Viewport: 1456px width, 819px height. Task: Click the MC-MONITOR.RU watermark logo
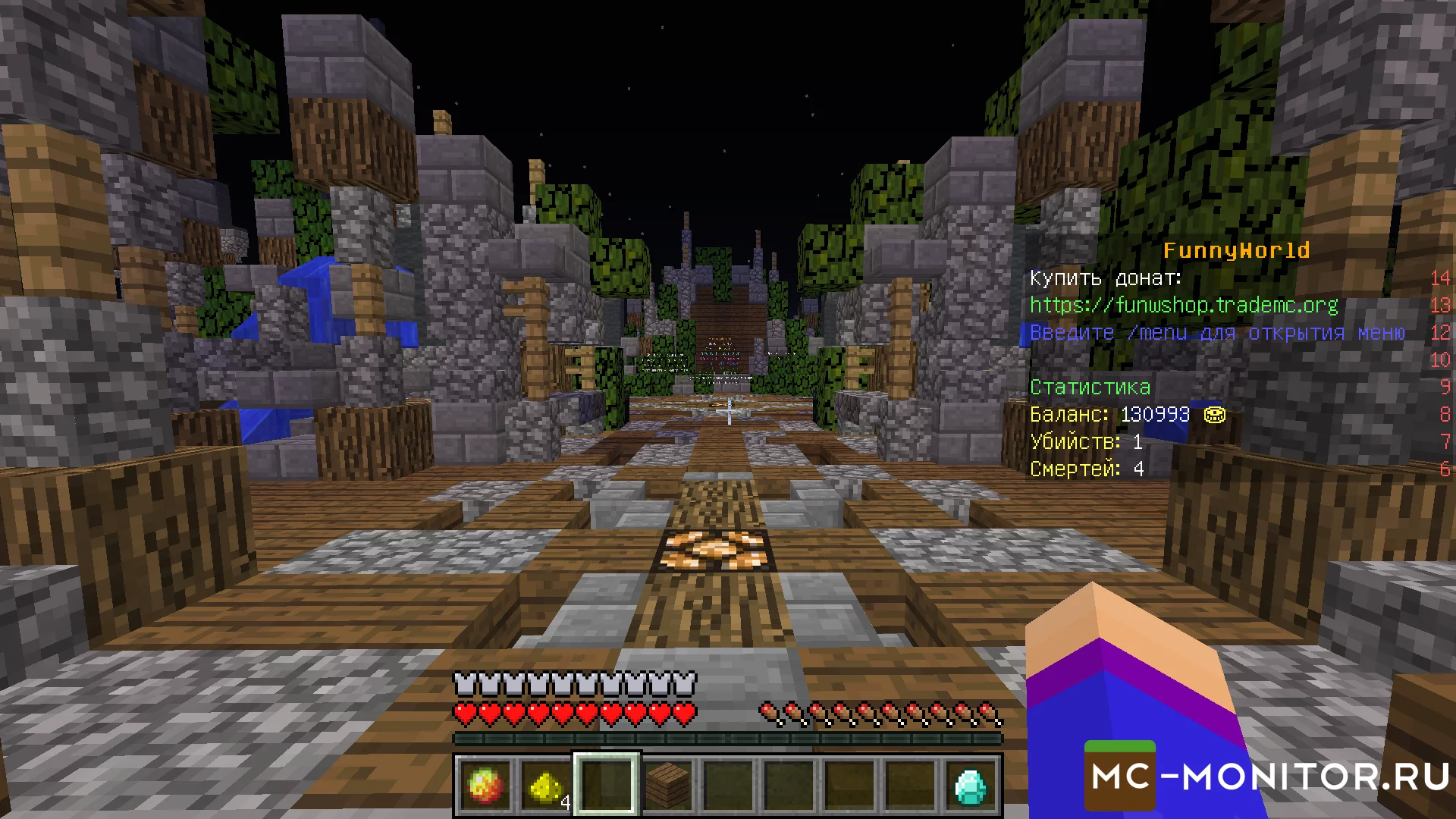pos(1268,777)
